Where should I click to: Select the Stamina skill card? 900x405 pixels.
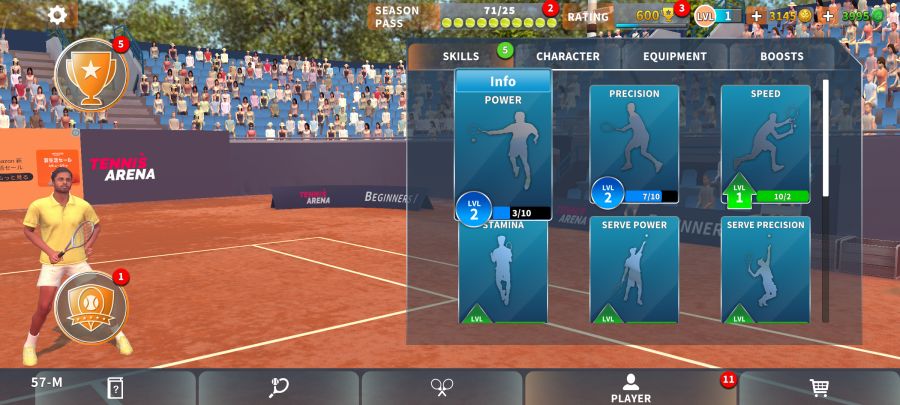503,272
